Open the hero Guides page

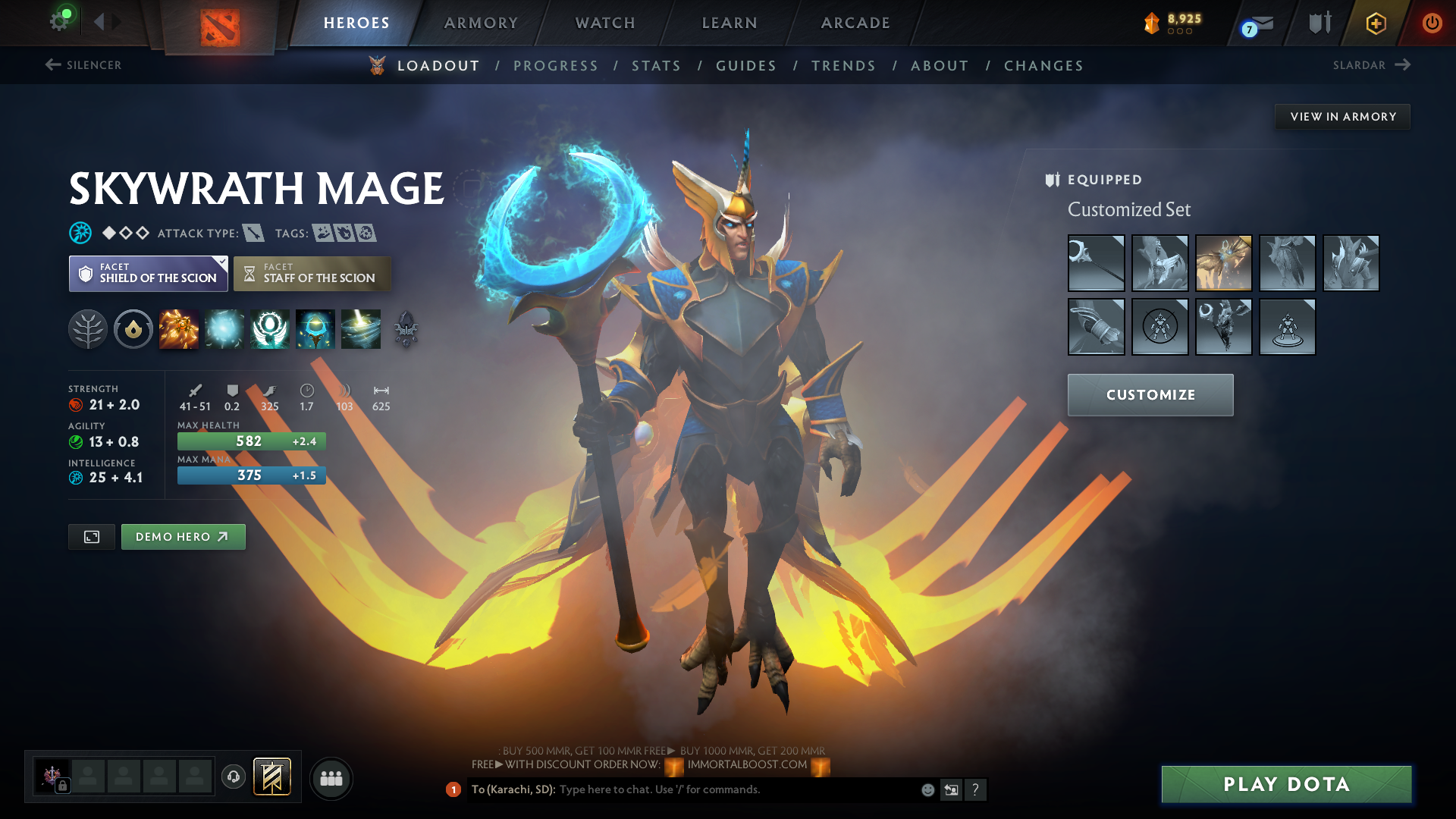point(746,66)
